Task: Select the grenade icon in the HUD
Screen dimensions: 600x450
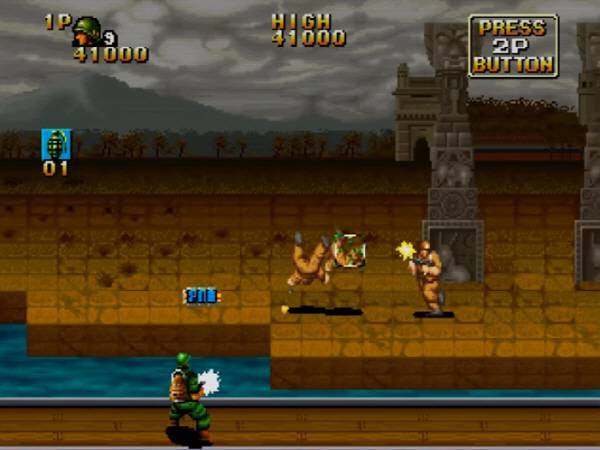Action: (55, 144)
